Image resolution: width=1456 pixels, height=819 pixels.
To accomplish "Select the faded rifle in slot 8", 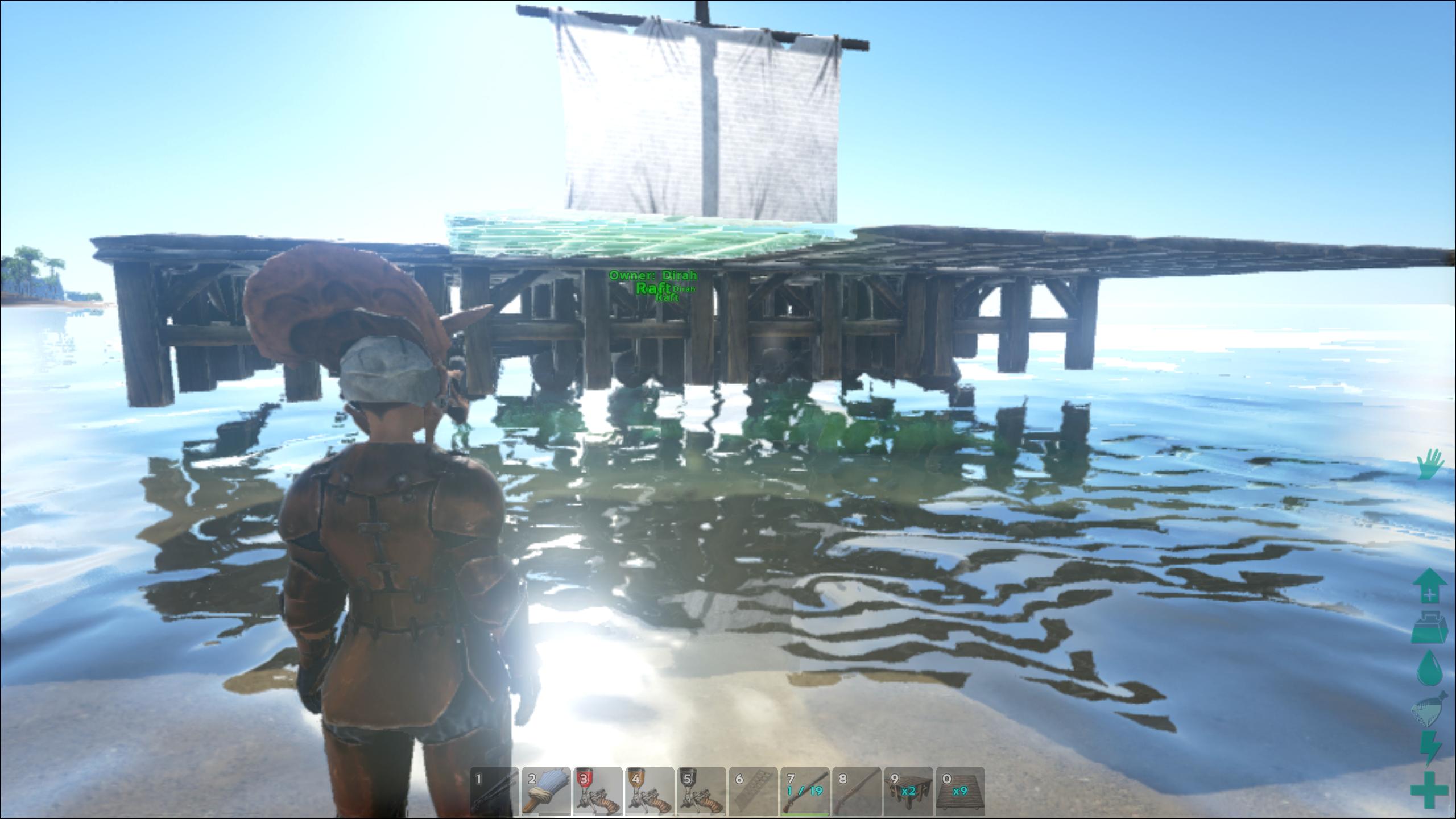I will point(857,791).
